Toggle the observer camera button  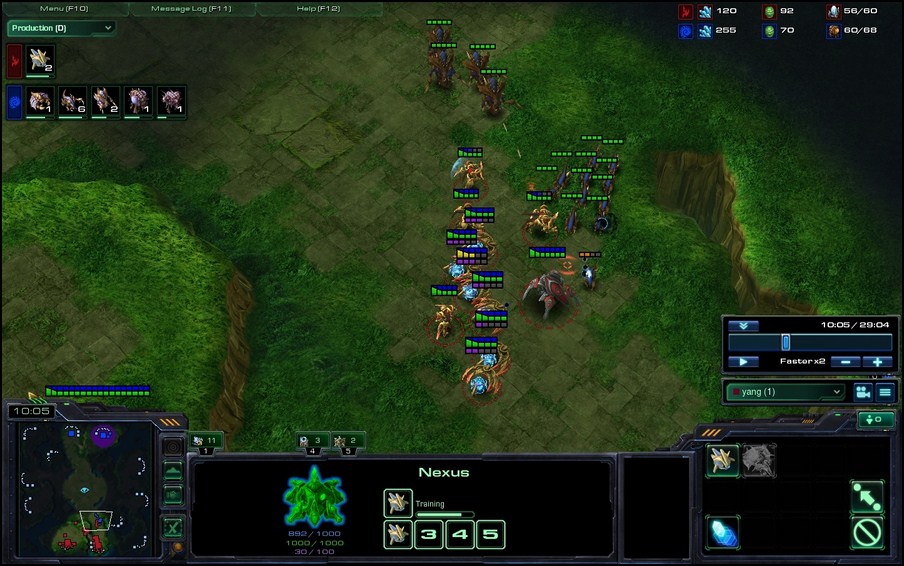tap(861, 391)
